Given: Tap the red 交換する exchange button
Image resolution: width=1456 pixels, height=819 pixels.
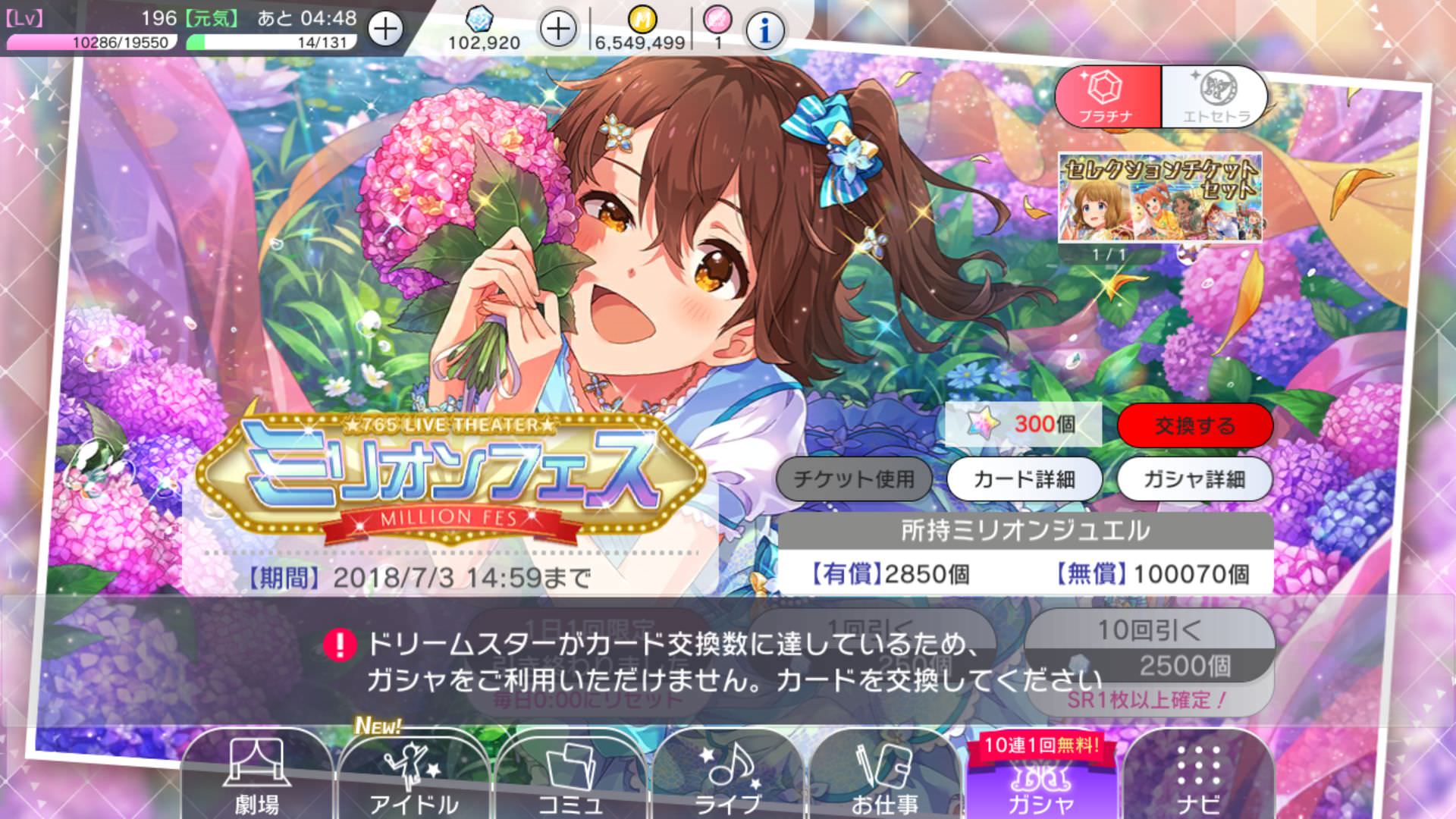Looking at the screenshot, I should (1194, 425).
